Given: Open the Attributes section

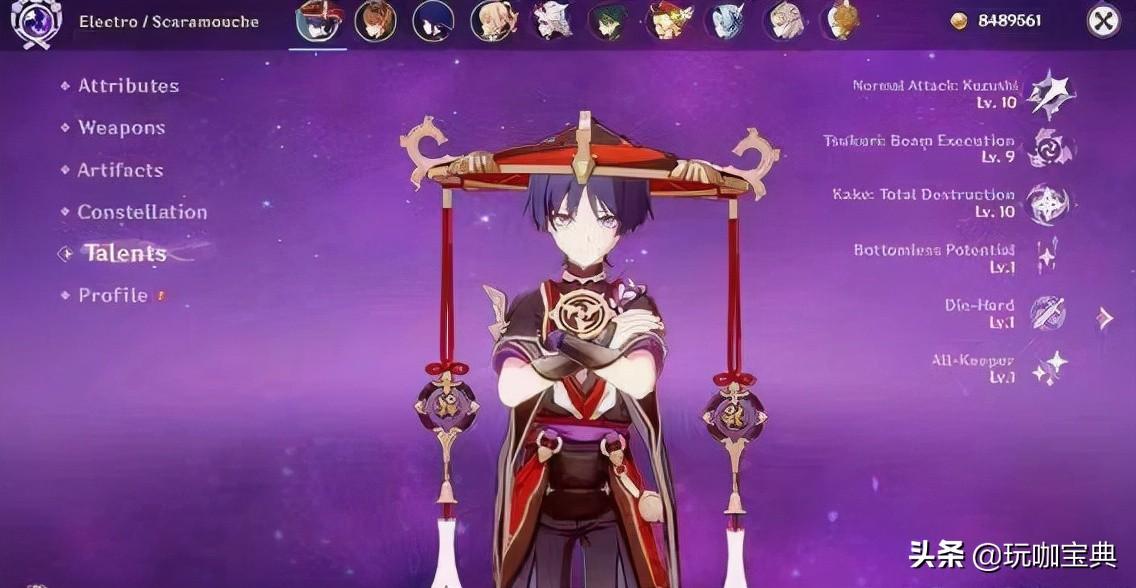Looking at the screenshot, I should coord(128,86).
